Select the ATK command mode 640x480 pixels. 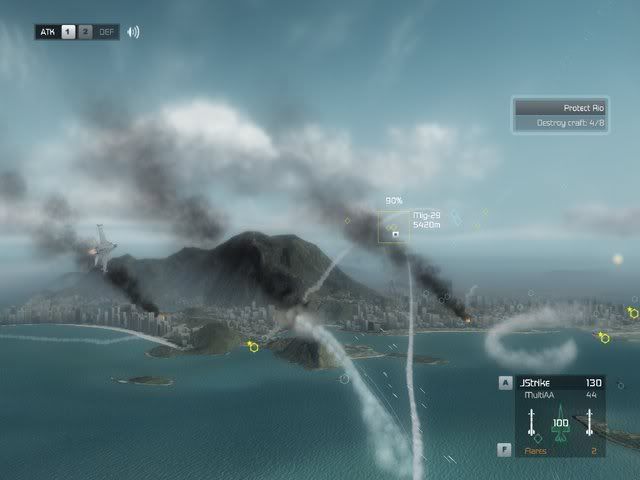tap(47, 32)
